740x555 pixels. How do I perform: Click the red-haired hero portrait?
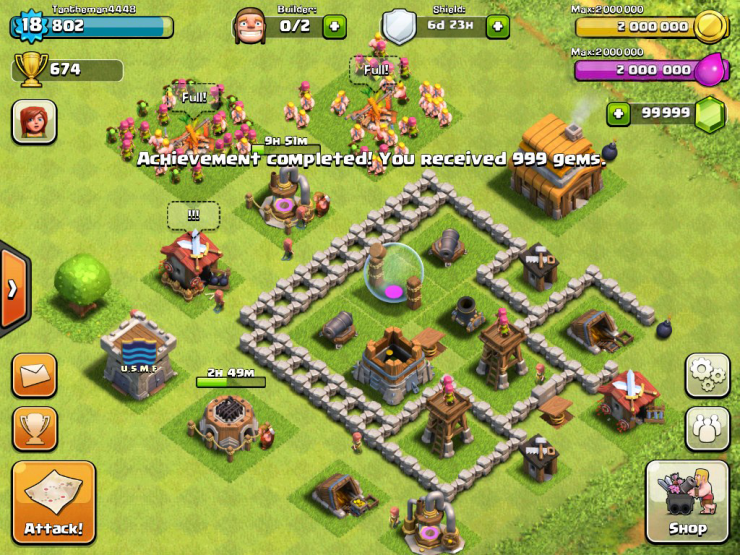pos(34,122)
